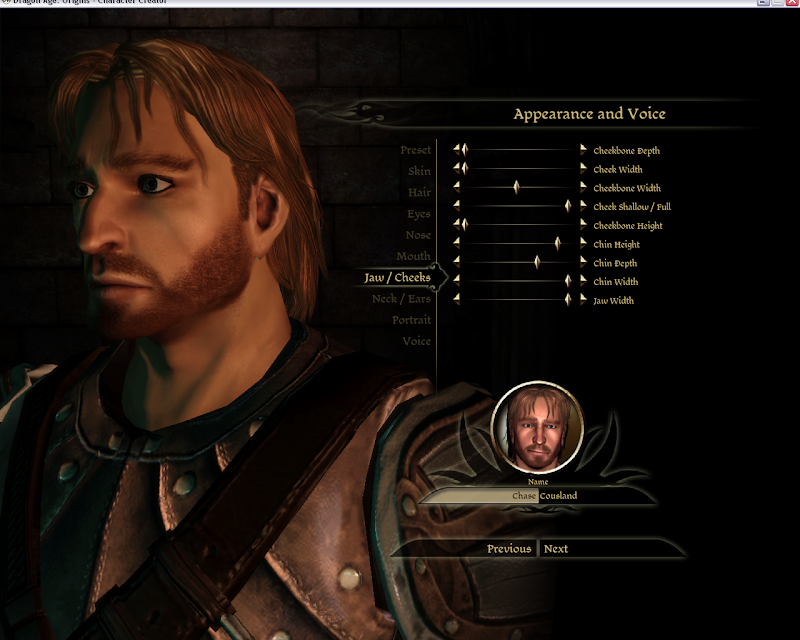This screenshot has height=640, width=800.
Task: Open the Eyes category
Action: coord(418,214)
